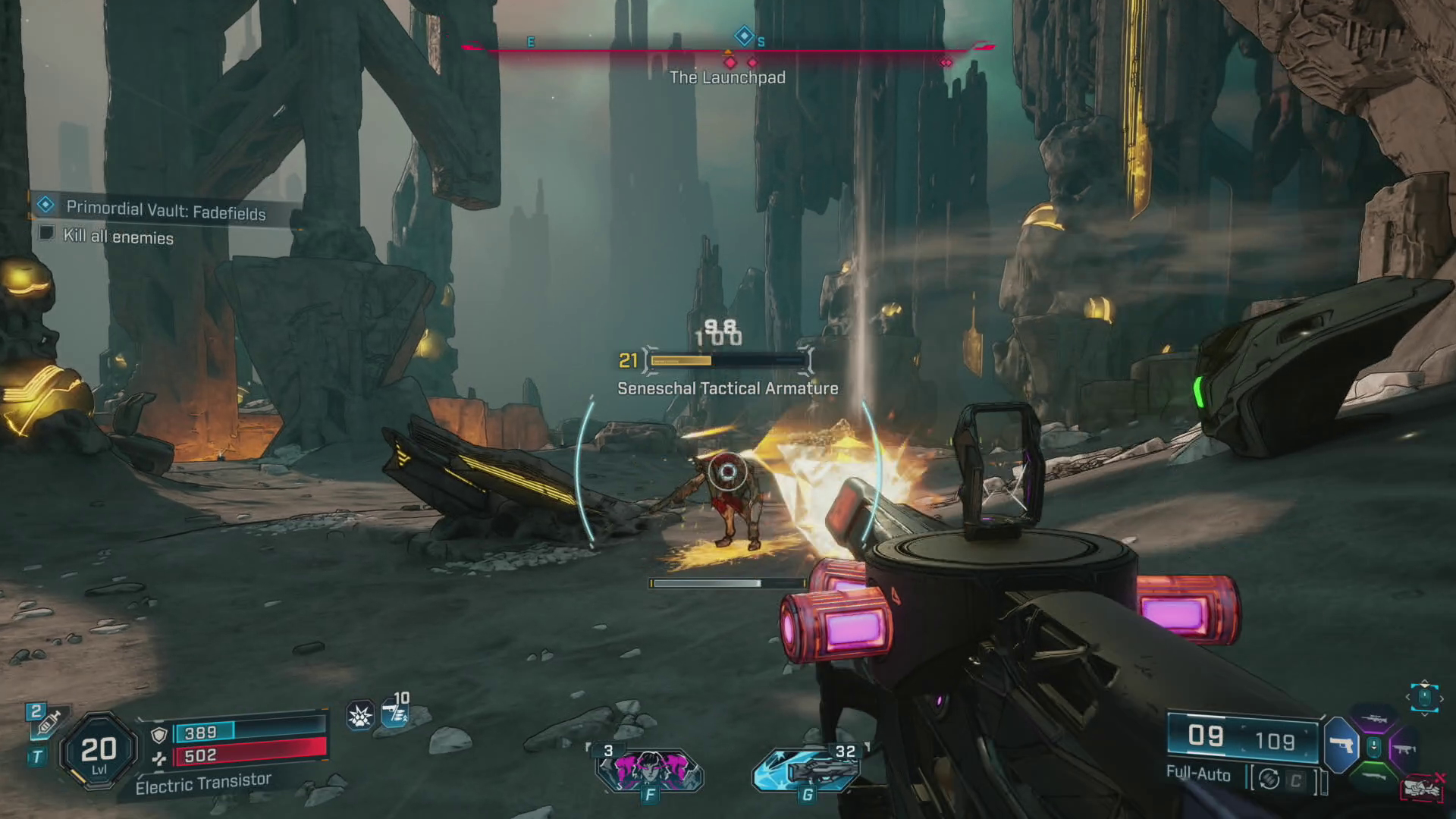Inspect the pistol ammo stack buff icon
The width and height of the screenshot is (1456, 819).
click(x=395, y=714)
